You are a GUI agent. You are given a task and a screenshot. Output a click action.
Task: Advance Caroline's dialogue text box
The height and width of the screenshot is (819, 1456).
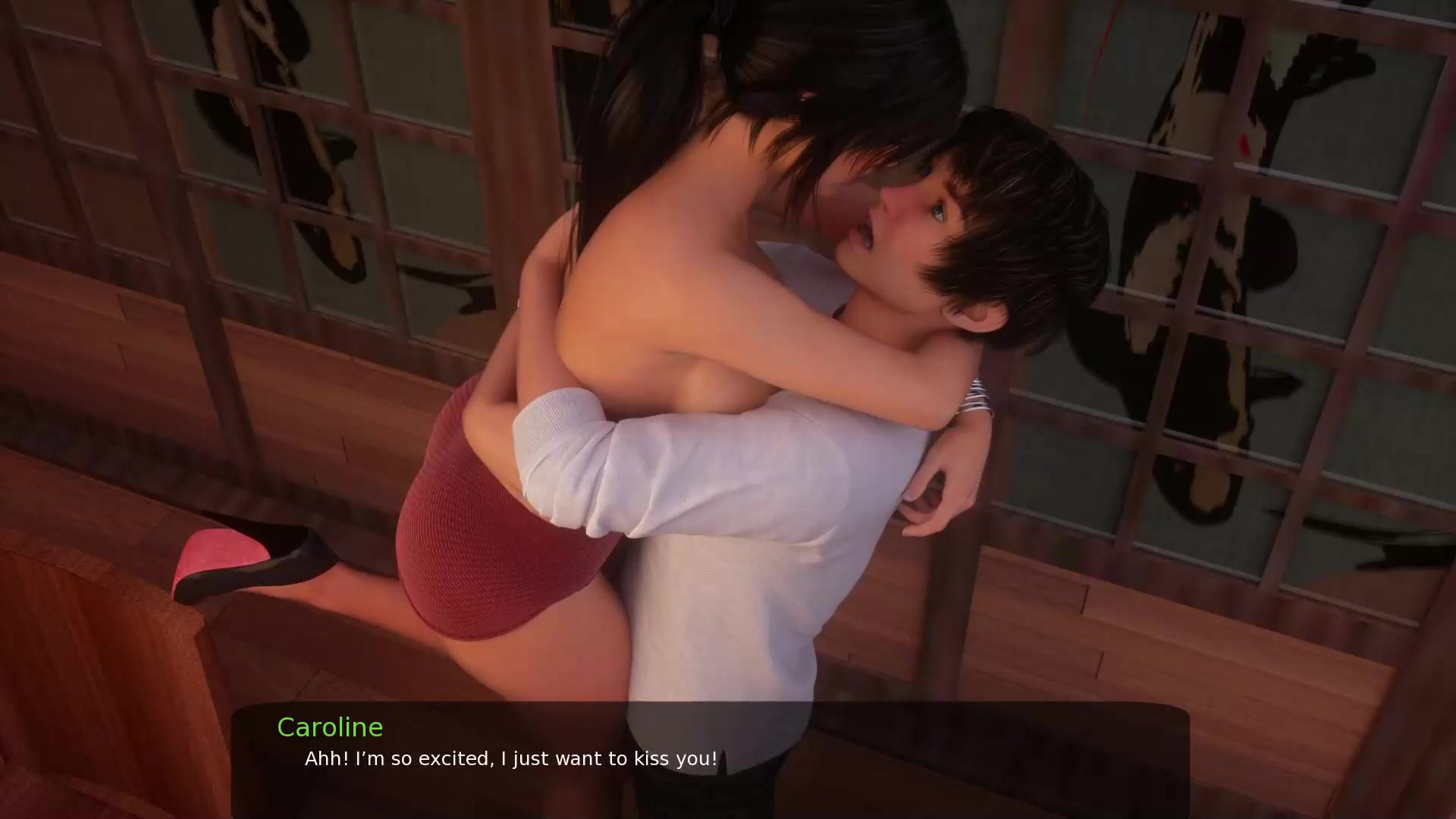[710, 759]
